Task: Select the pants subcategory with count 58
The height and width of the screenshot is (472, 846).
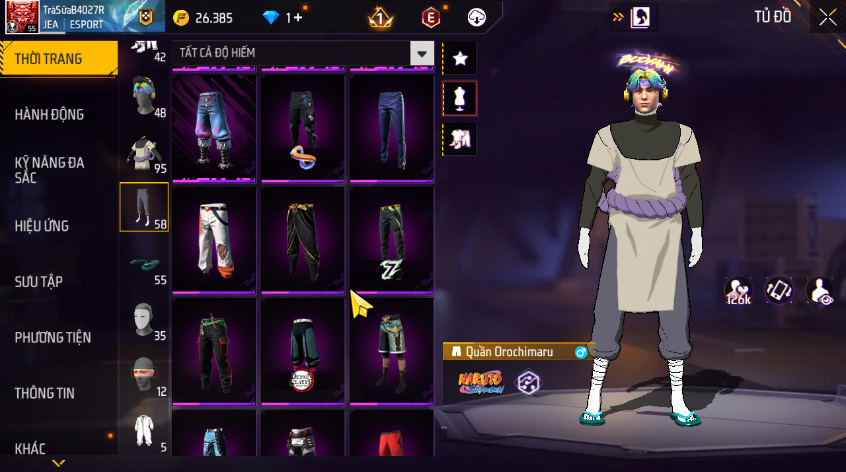Action: click(144, 207)
